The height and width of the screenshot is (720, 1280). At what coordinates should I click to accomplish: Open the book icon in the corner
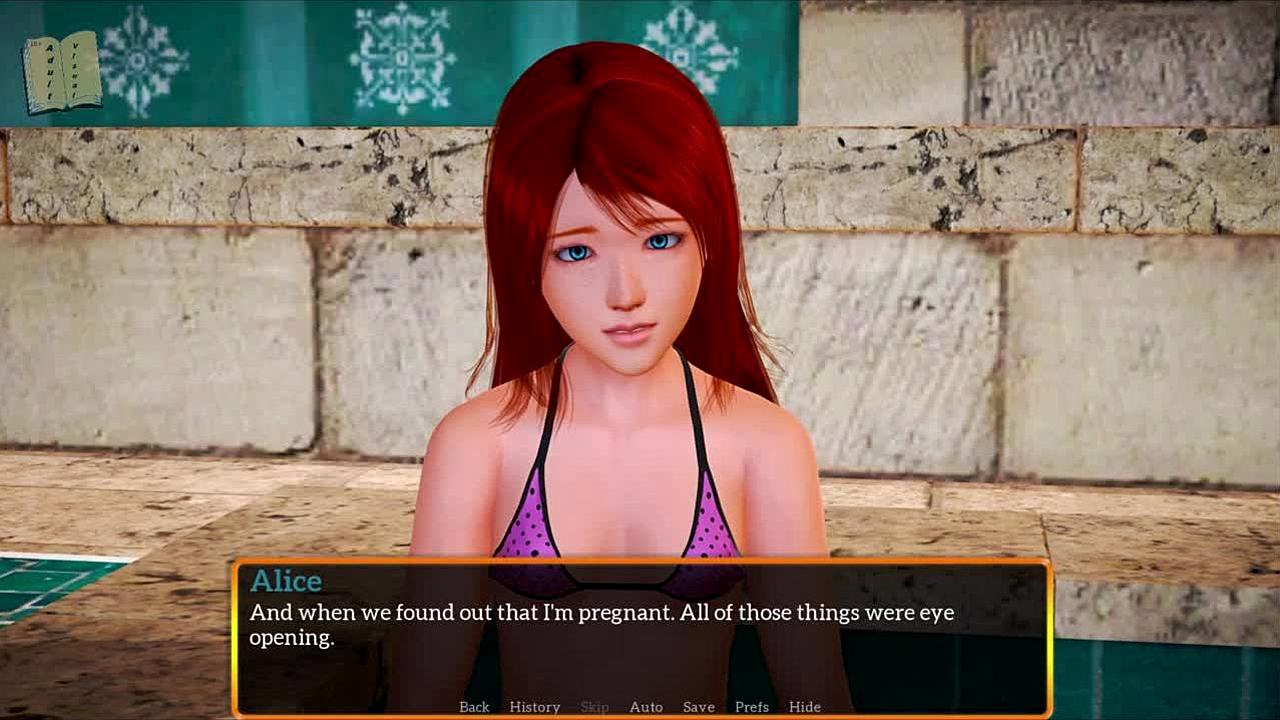tap(62, 72)
